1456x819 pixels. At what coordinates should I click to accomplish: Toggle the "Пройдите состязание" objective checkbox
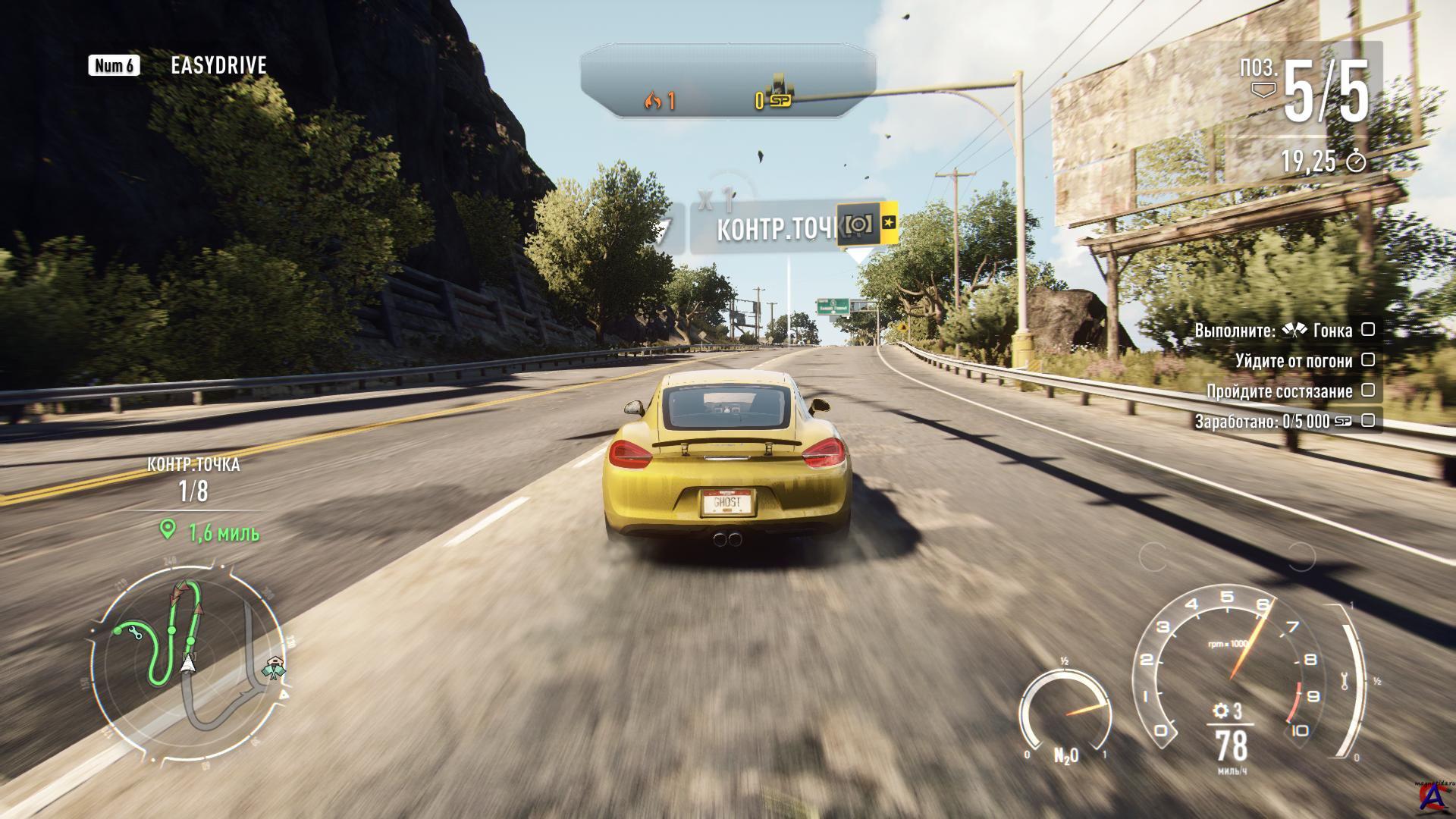pyautogui.click(x=1368, y=391)
